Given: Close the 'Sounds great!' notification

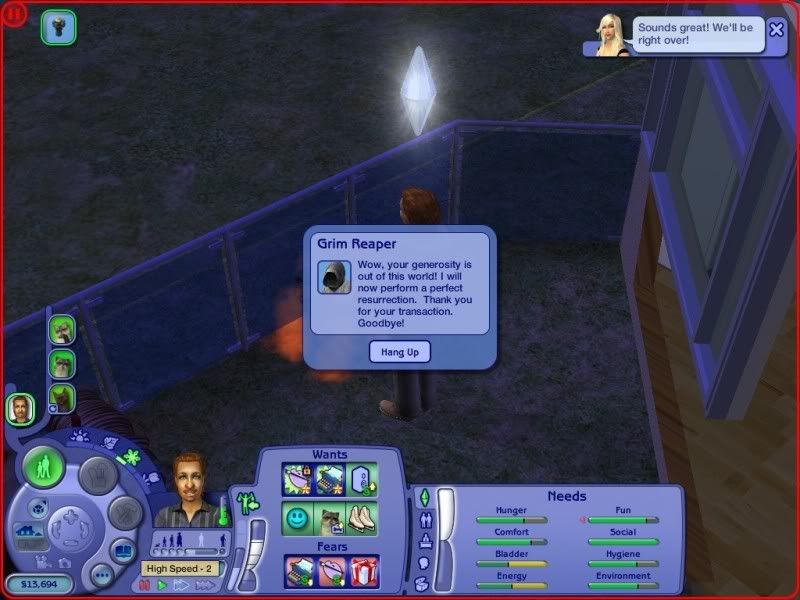Looking at the screenshot, I should click(x=776, y=30).
